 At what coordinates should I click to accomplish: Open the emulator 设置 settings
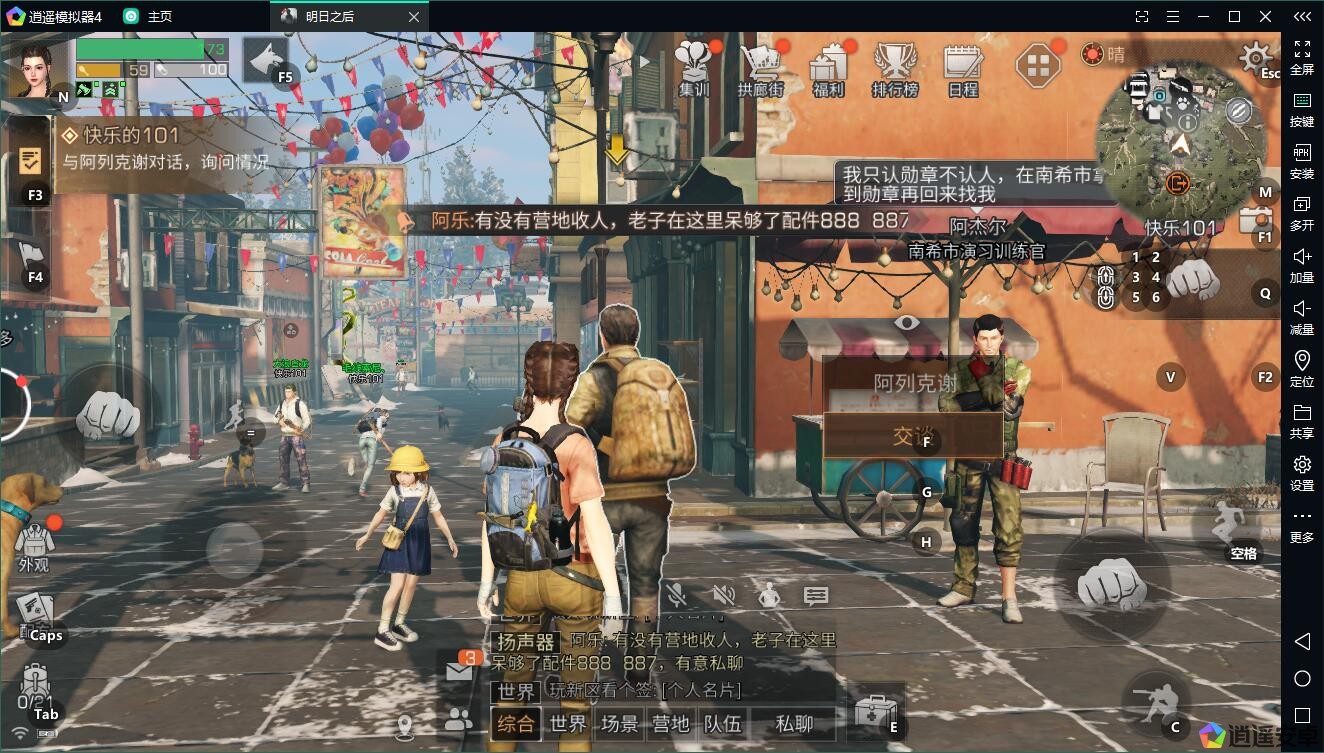tap(1302, 473)
